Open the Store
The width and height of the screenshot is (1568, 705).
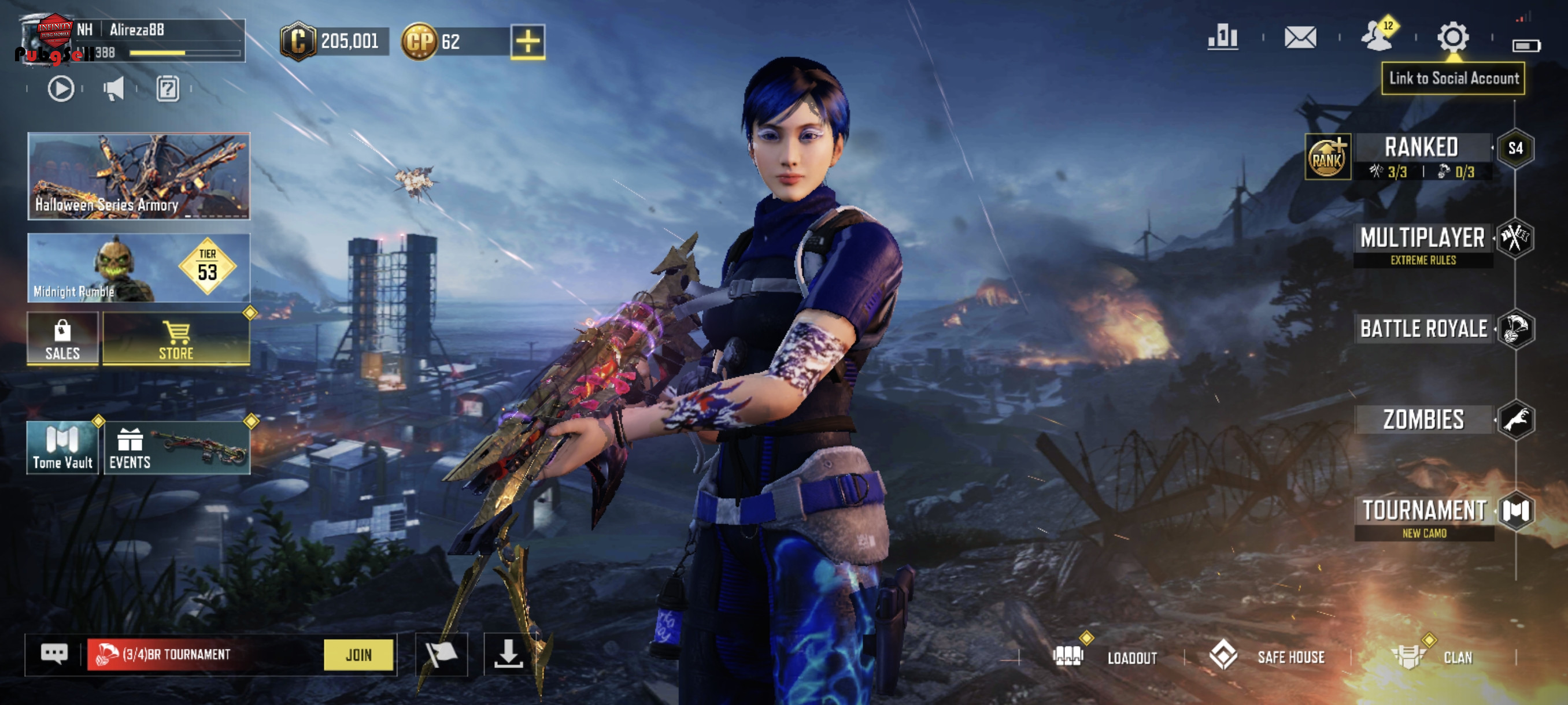tap(176, 339)
